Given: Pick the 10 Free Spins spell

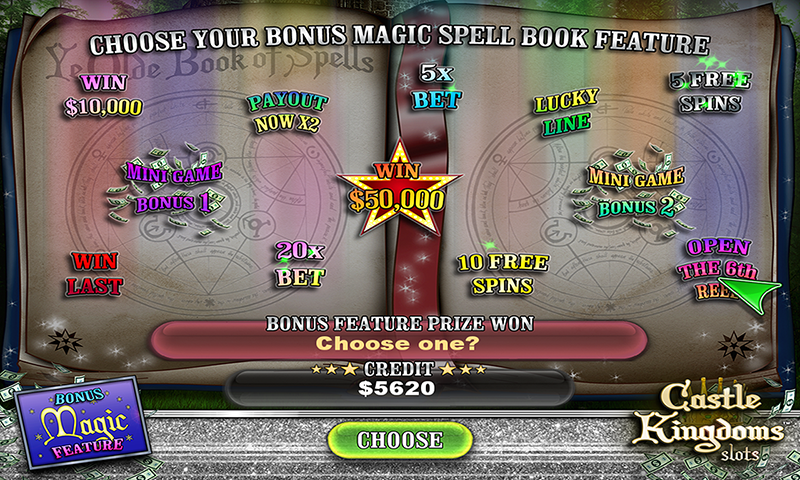Looking at the screenshot, I should pos(502,274).
